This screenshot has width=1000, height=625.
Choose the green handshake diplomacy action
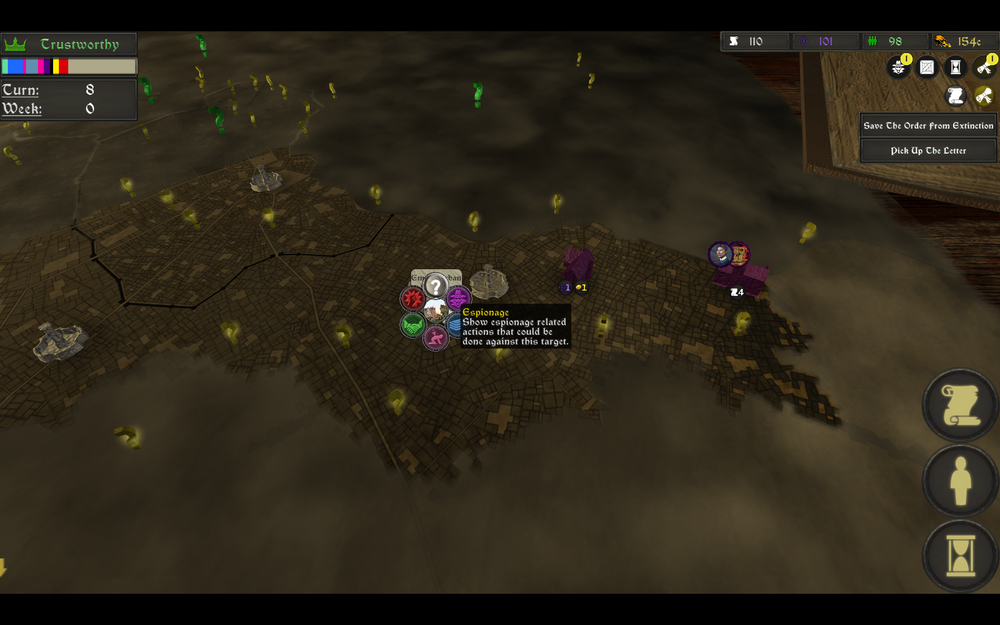412,324
